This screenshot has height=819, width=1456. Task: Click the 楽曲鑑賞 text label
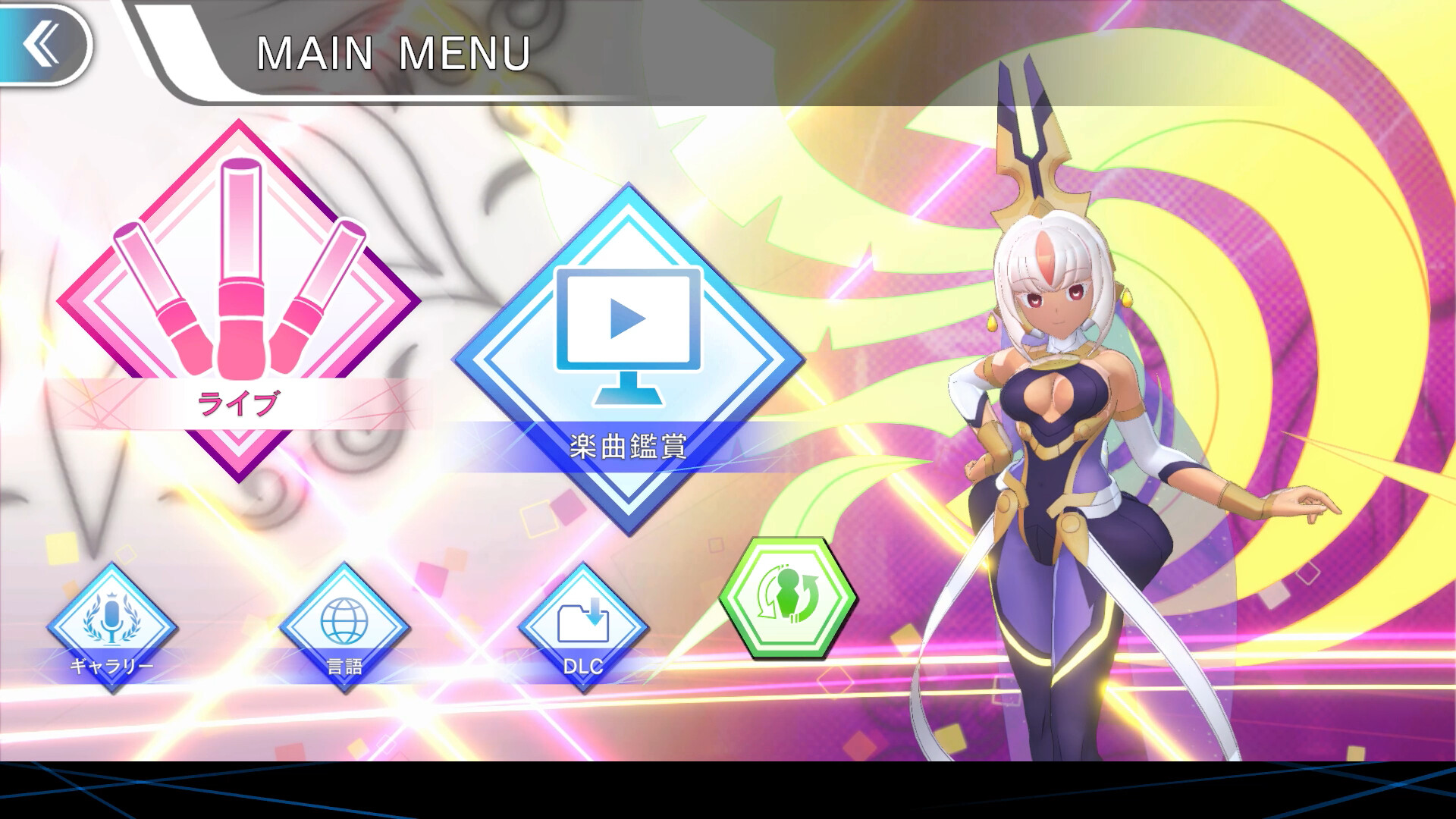pyautogui.click(x=628, y=444)
